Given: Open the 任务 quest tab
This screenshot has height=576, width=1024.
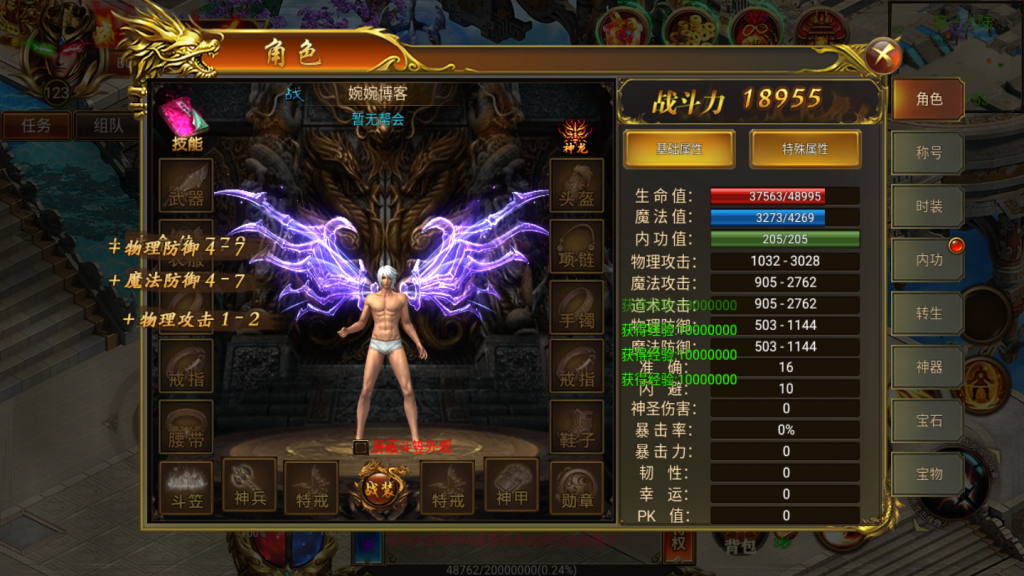Looking at the screenshot, I should coord(36,126).
